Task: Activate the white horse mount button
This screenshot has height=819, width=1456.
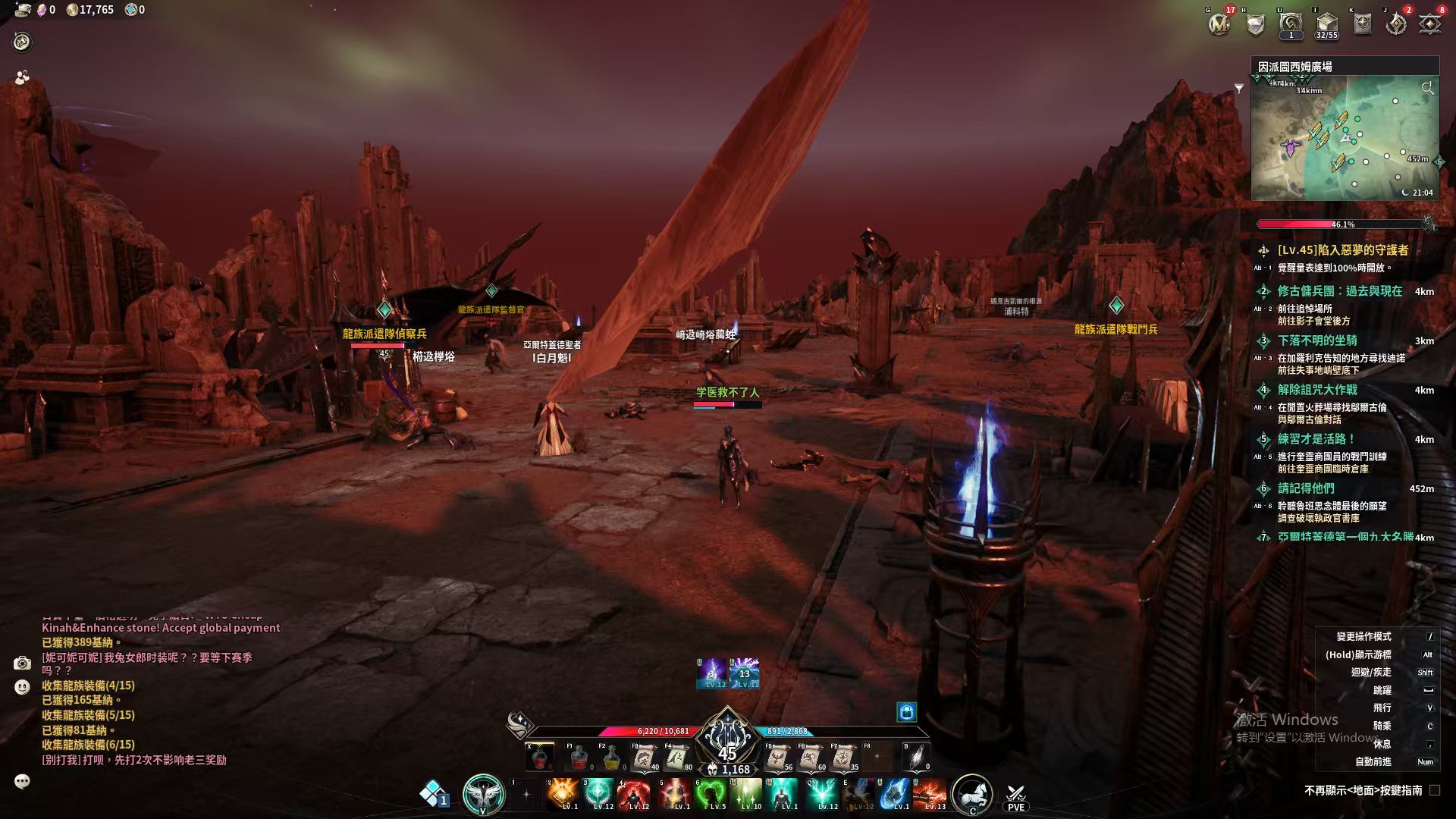Action: click(971, 794)
